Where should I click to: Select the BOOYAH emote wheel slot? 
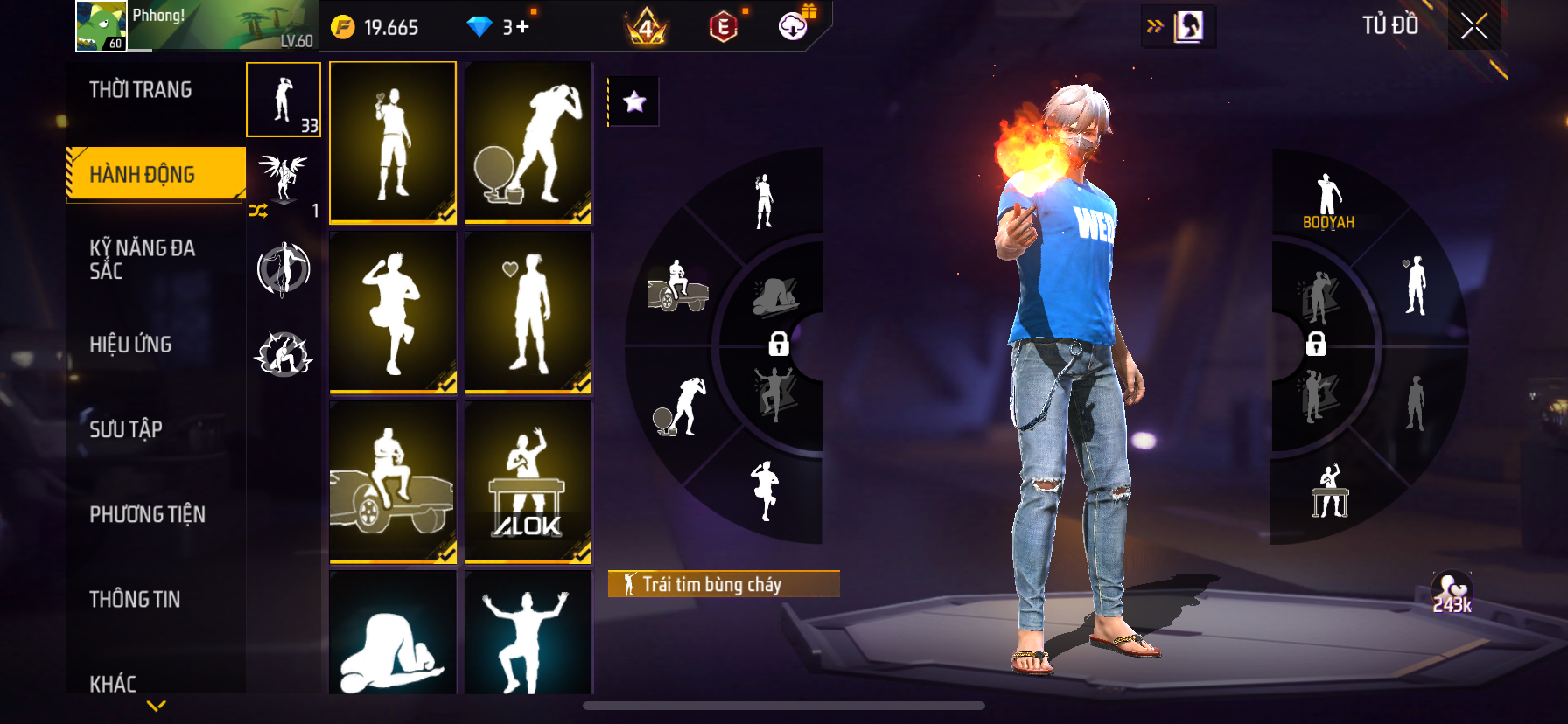[x=1328, y=201]
